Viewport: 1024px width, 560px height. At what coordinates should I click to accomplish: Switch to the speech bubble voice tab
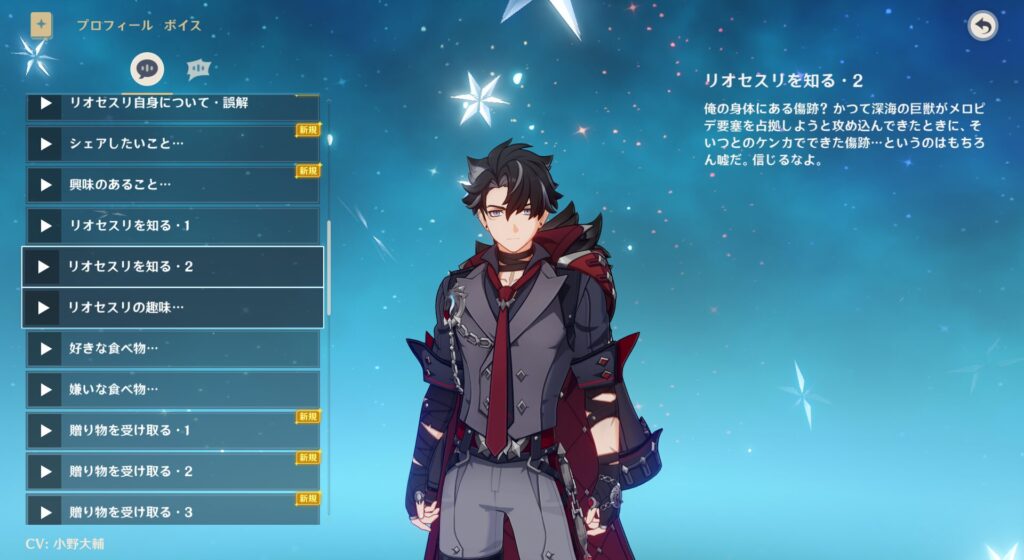coord(148,69)
